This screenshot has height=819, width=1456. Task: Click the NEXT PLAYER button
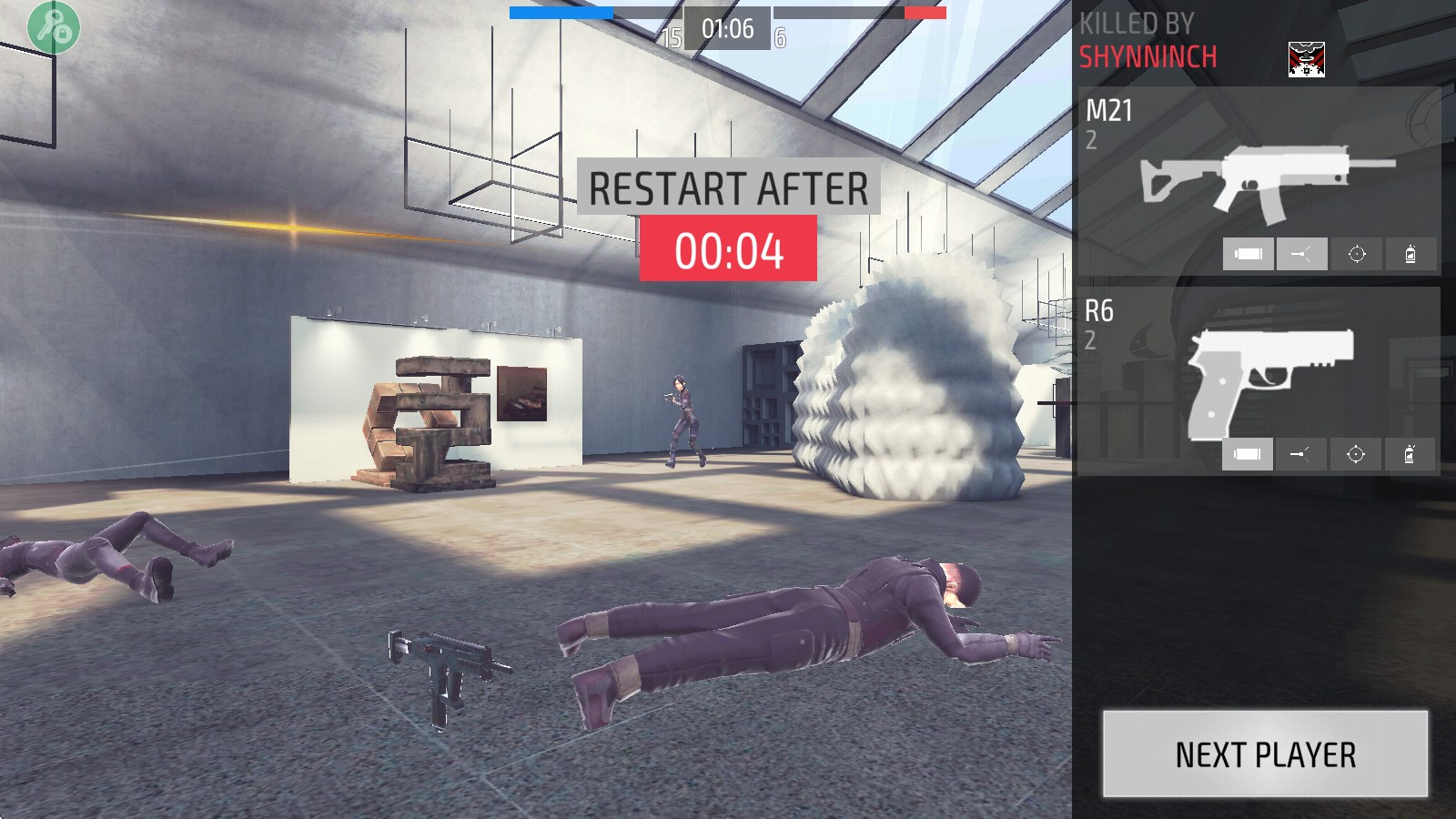(x=1265, y=754)
